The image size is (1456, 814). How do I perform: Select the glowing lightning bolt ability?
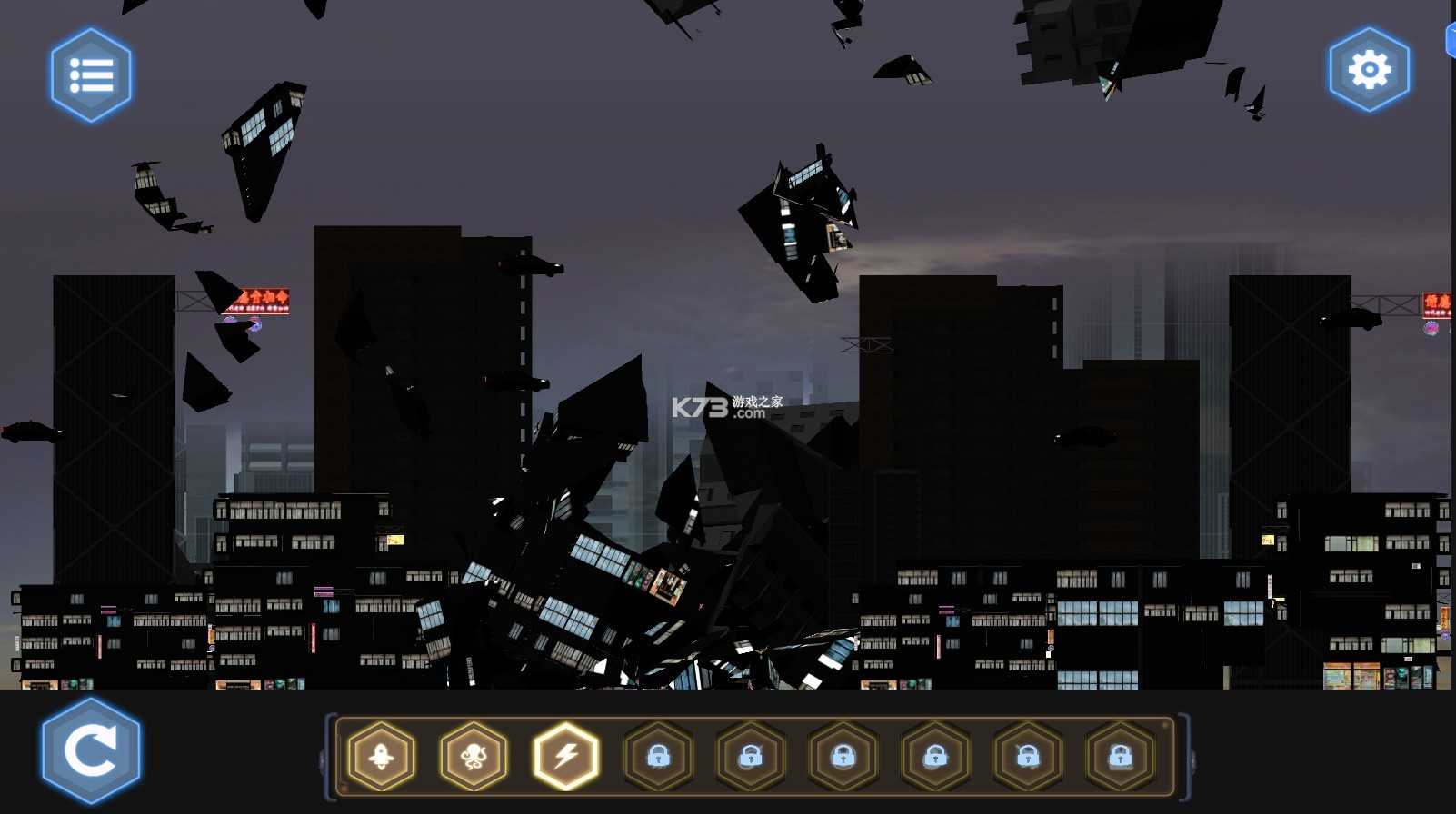pos(566,757)
